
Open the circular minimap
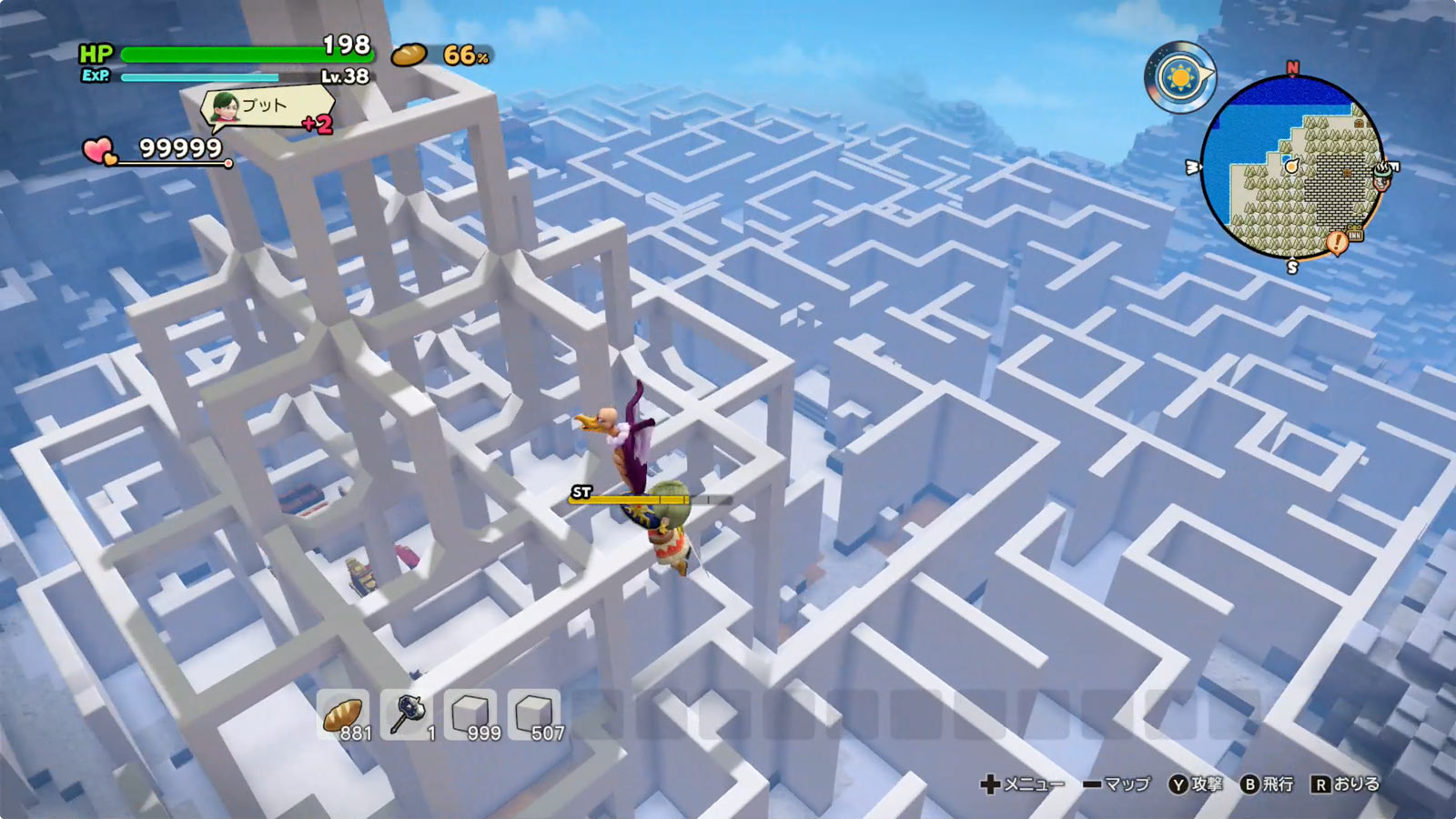click(1292, 168)
